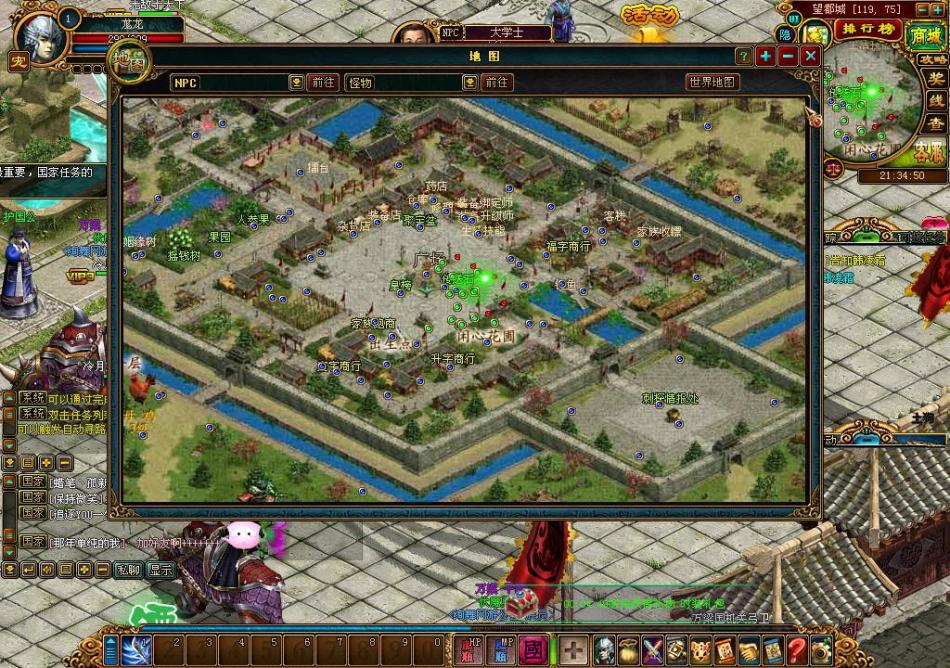
Task: Expand the 怪物 monster dropdown list
Action: point(471,82)
